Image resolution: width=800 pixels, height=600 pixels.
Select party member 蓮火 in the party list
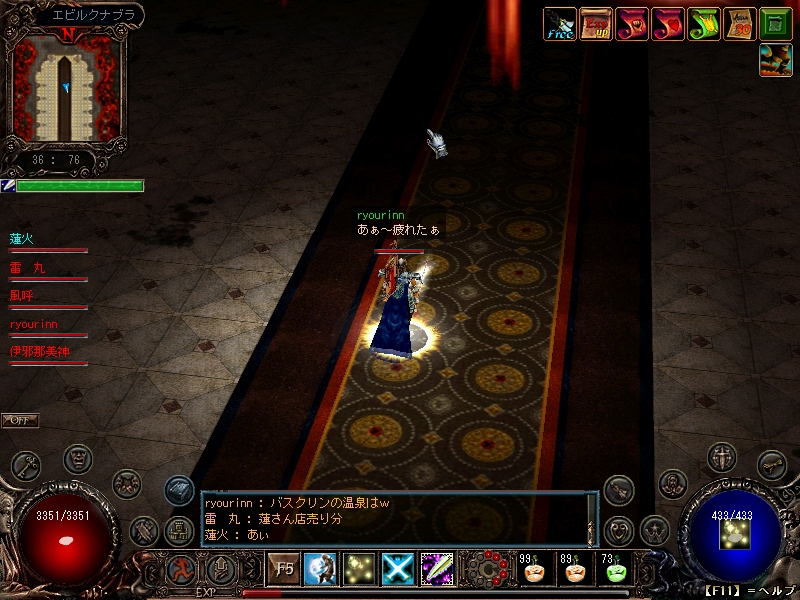pyautogui.click(x=22, y=239)
